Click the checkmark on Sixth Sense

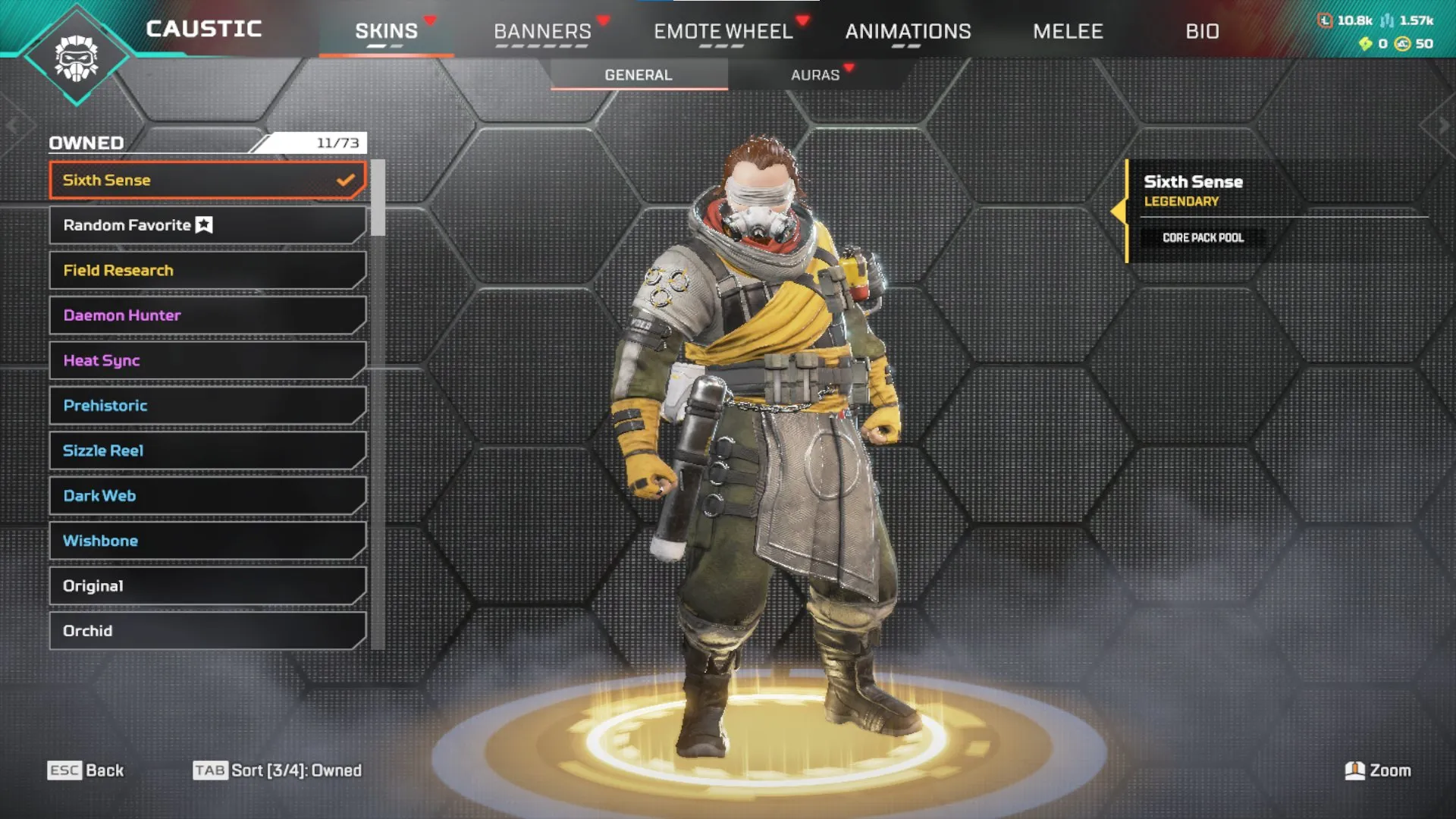346,180
